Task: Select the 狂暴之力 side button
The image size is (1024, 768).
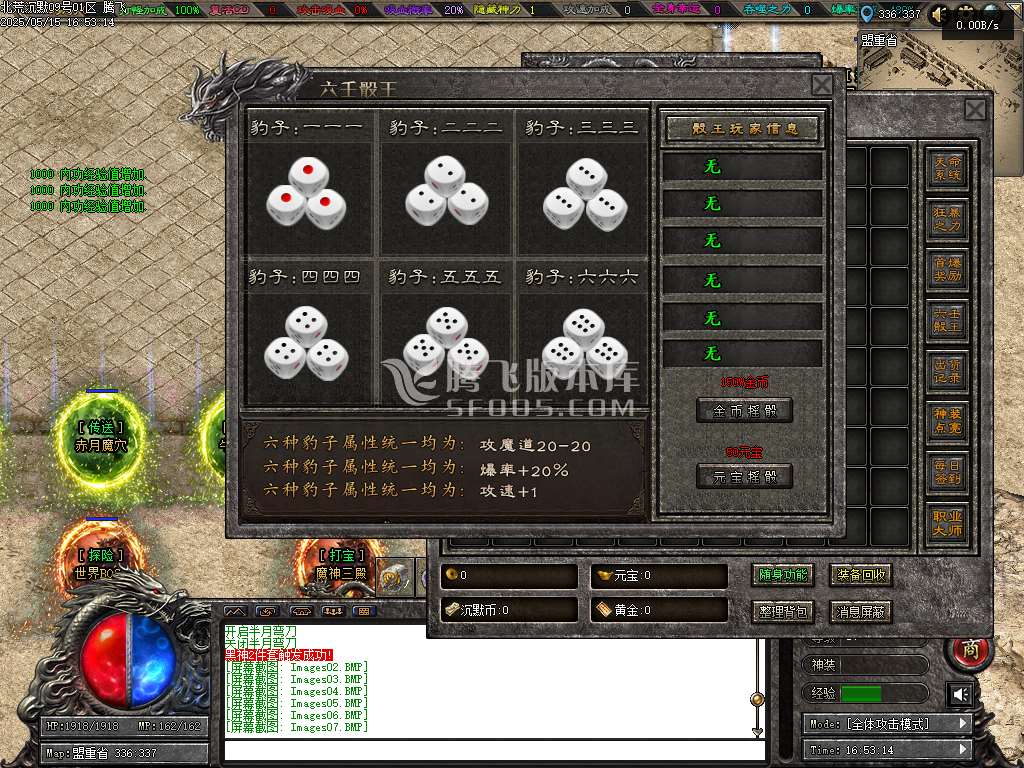Action: [x=947, y=219]
